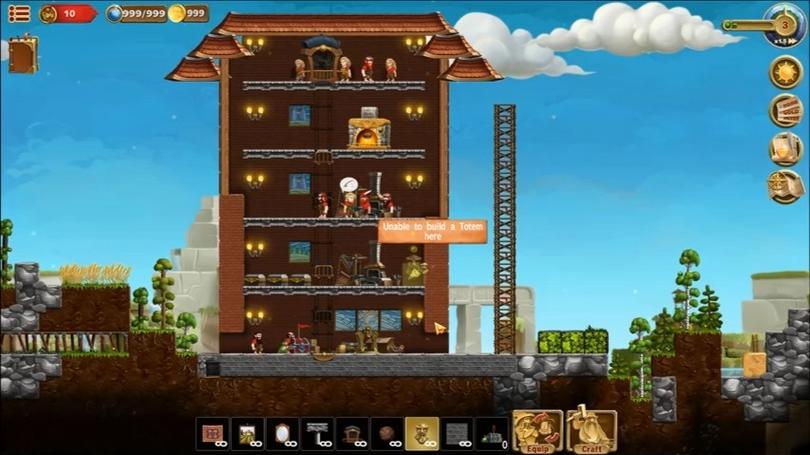The image size is (810, 455).
Task: Open the compass and map button
Action: (785, 186)
